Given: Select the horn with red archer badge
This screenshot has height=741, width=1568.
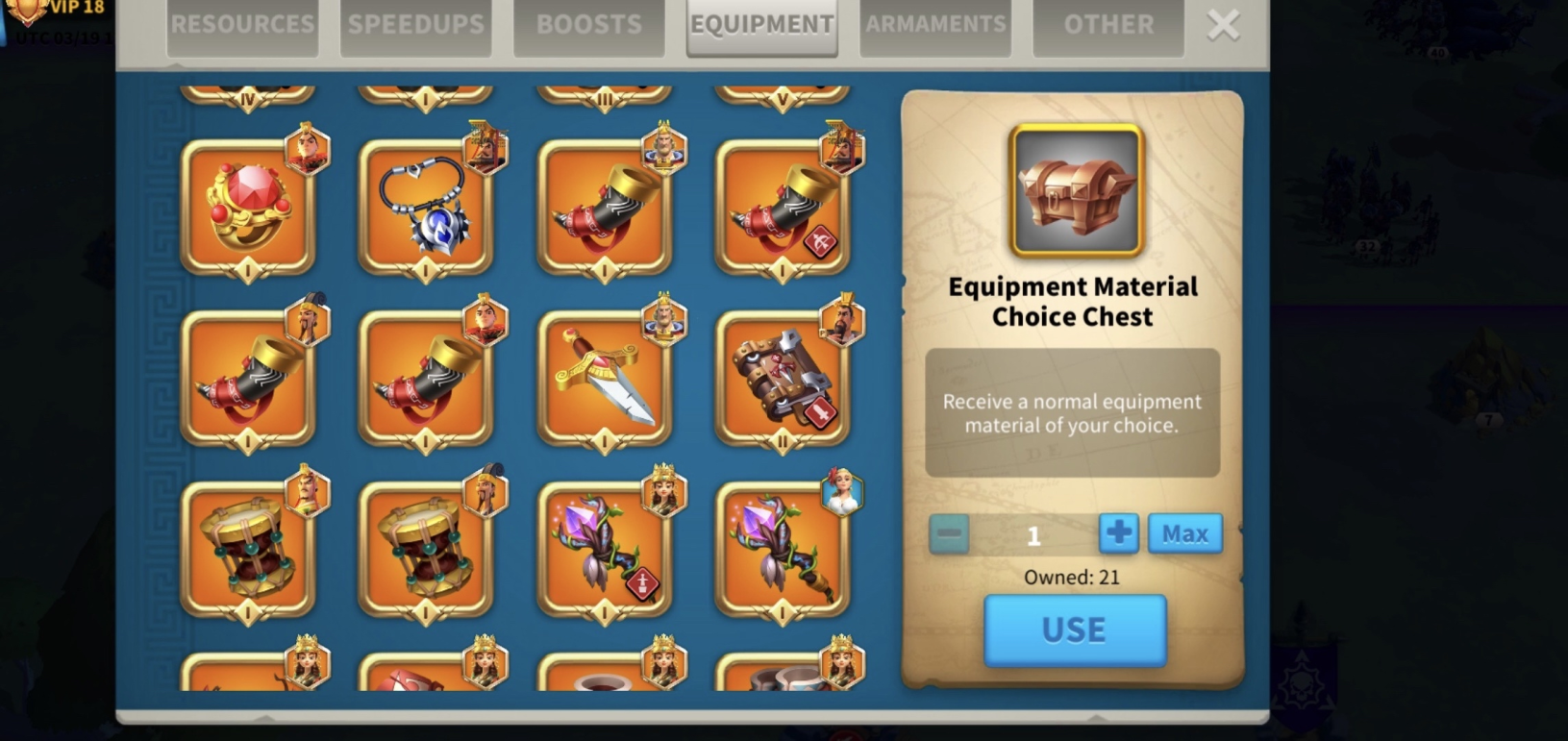Looking at the screenshot, I should [x=783, y=208].
